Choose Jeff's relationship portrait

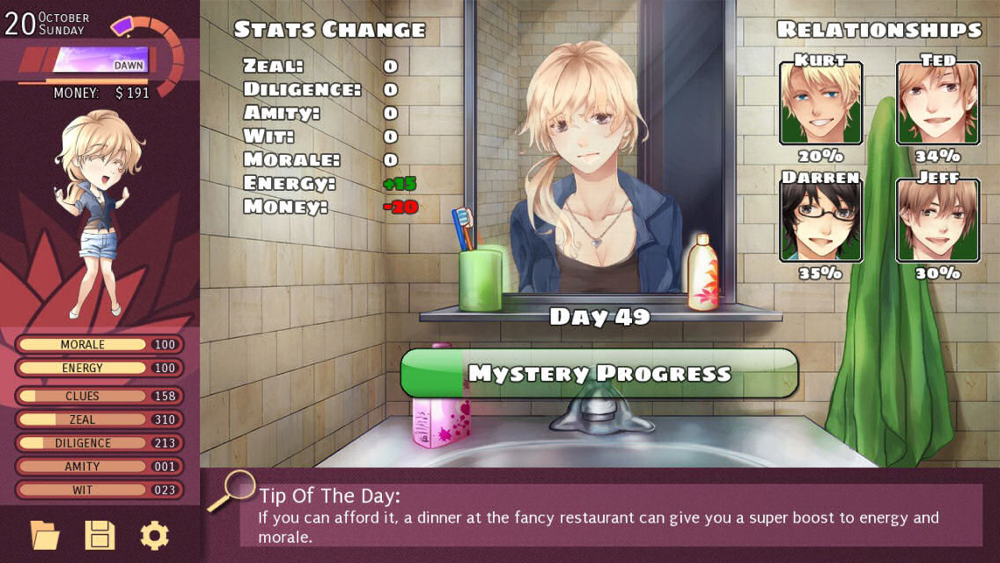point(937,220)
